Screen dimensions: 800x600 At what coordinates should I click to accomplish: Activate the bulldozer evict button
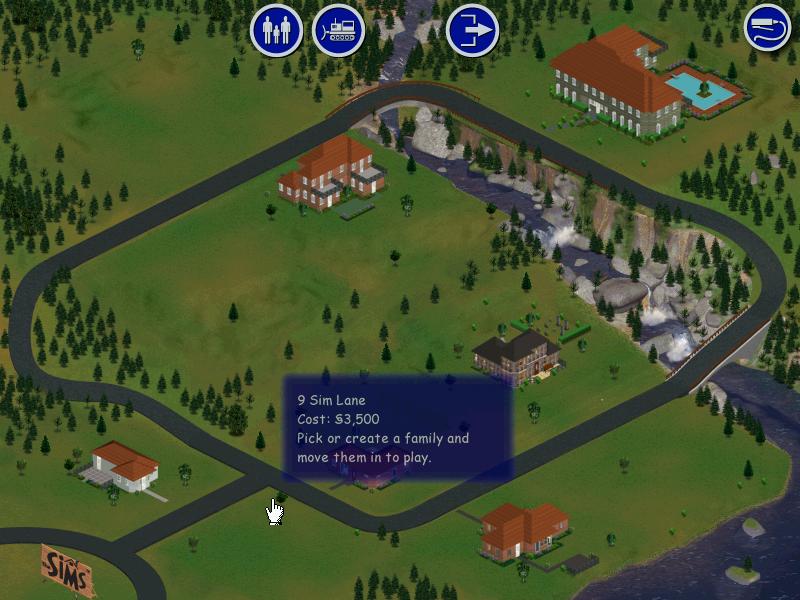(x=339, y=30)
